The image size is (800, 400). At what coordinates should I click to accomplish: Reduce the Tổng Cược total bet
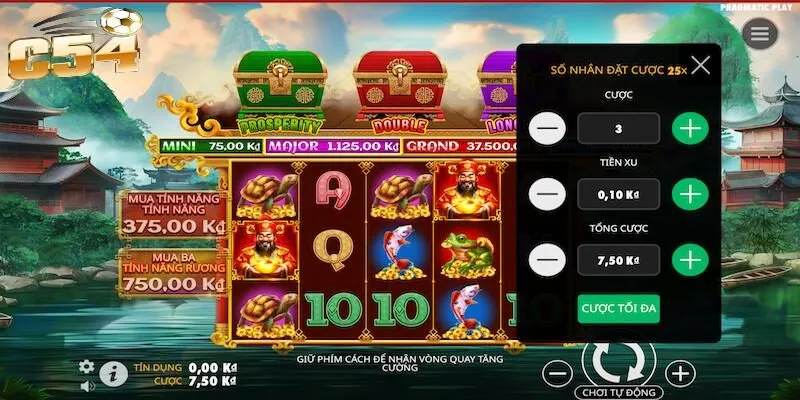(547, 260)
